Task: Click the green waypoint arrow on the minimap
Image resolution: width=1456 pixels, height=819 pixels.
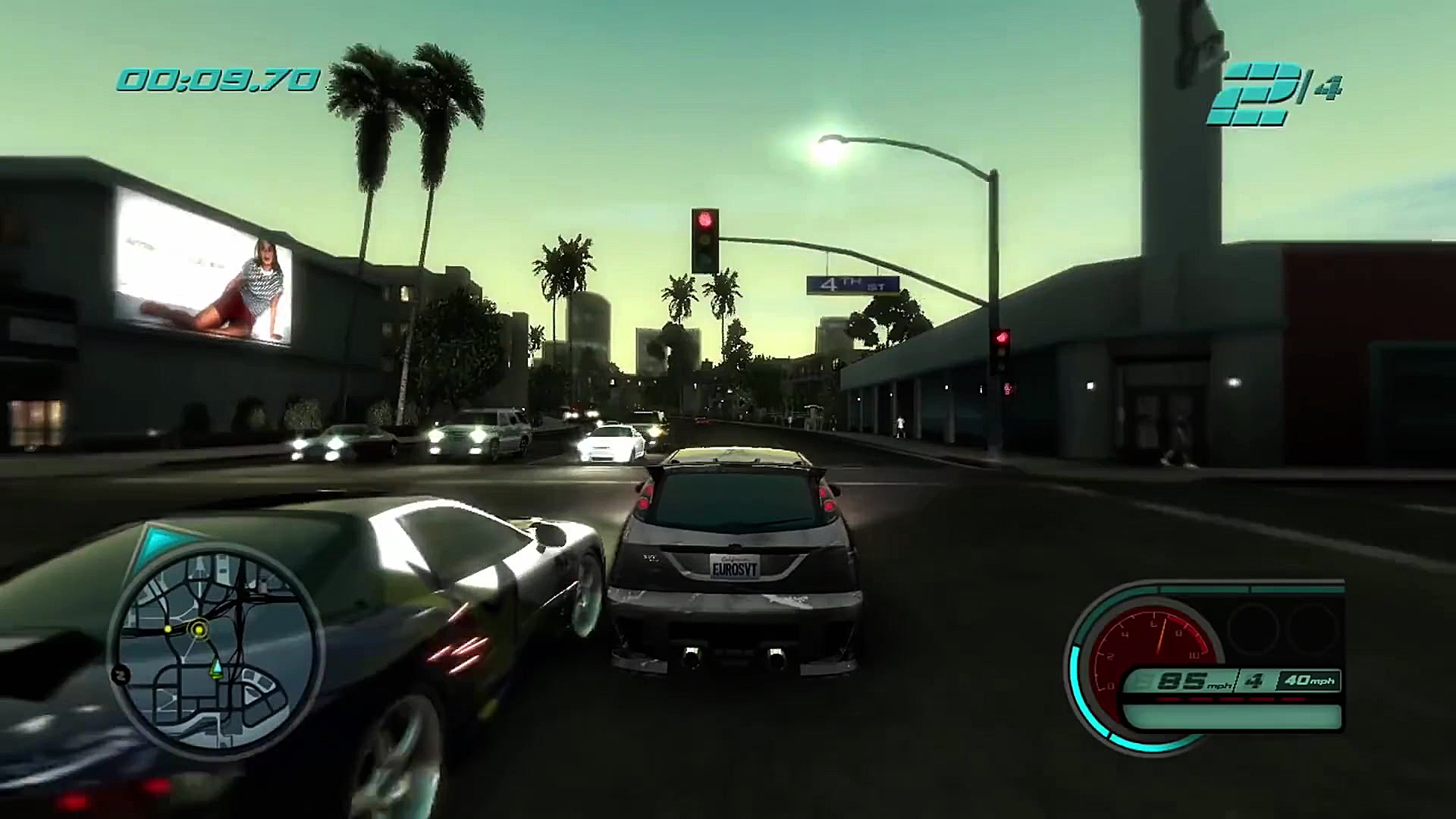Action: click(216, 670)
